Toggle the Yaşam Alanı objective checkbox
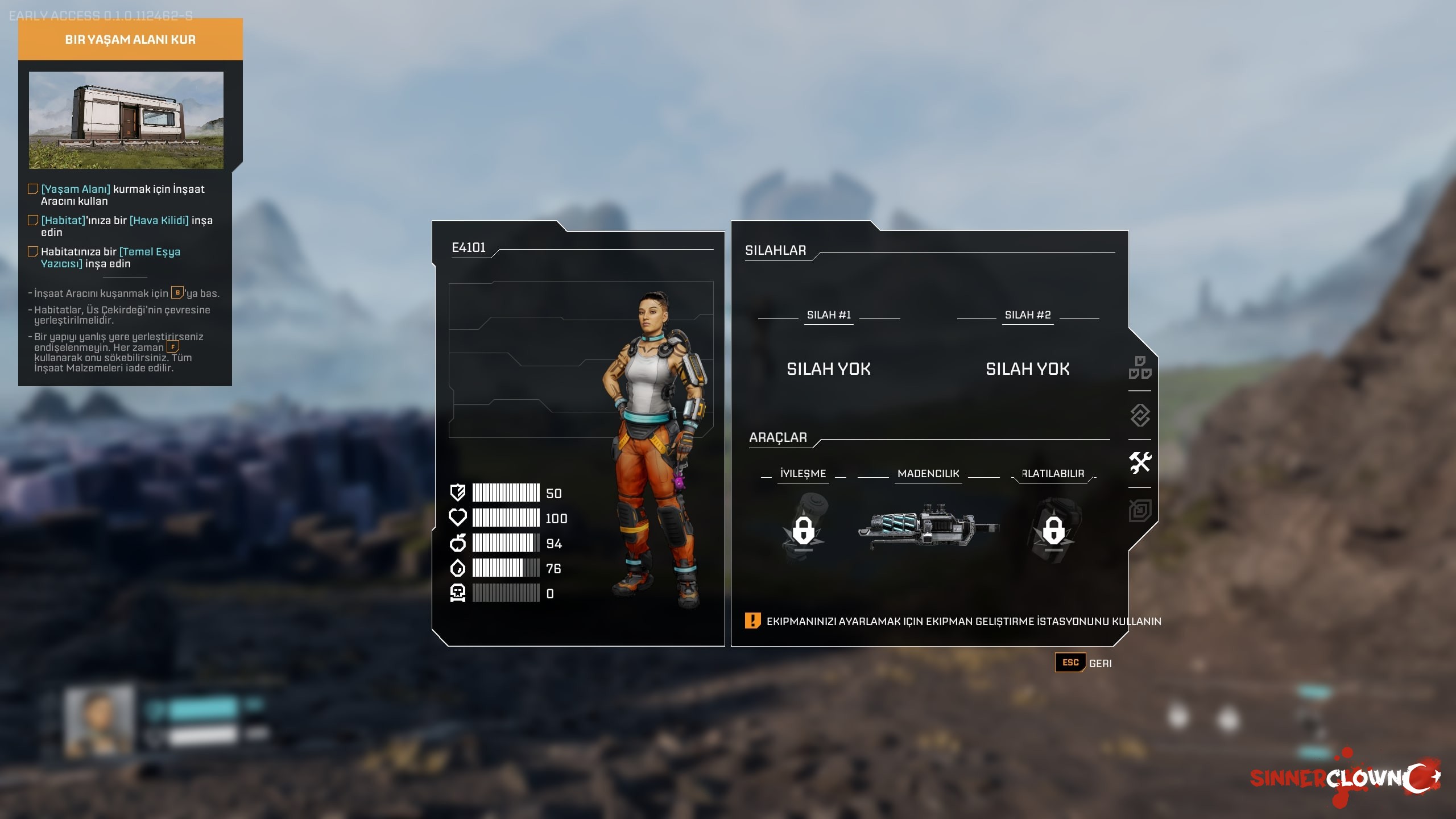1456x819 pixels. (33, 189)
